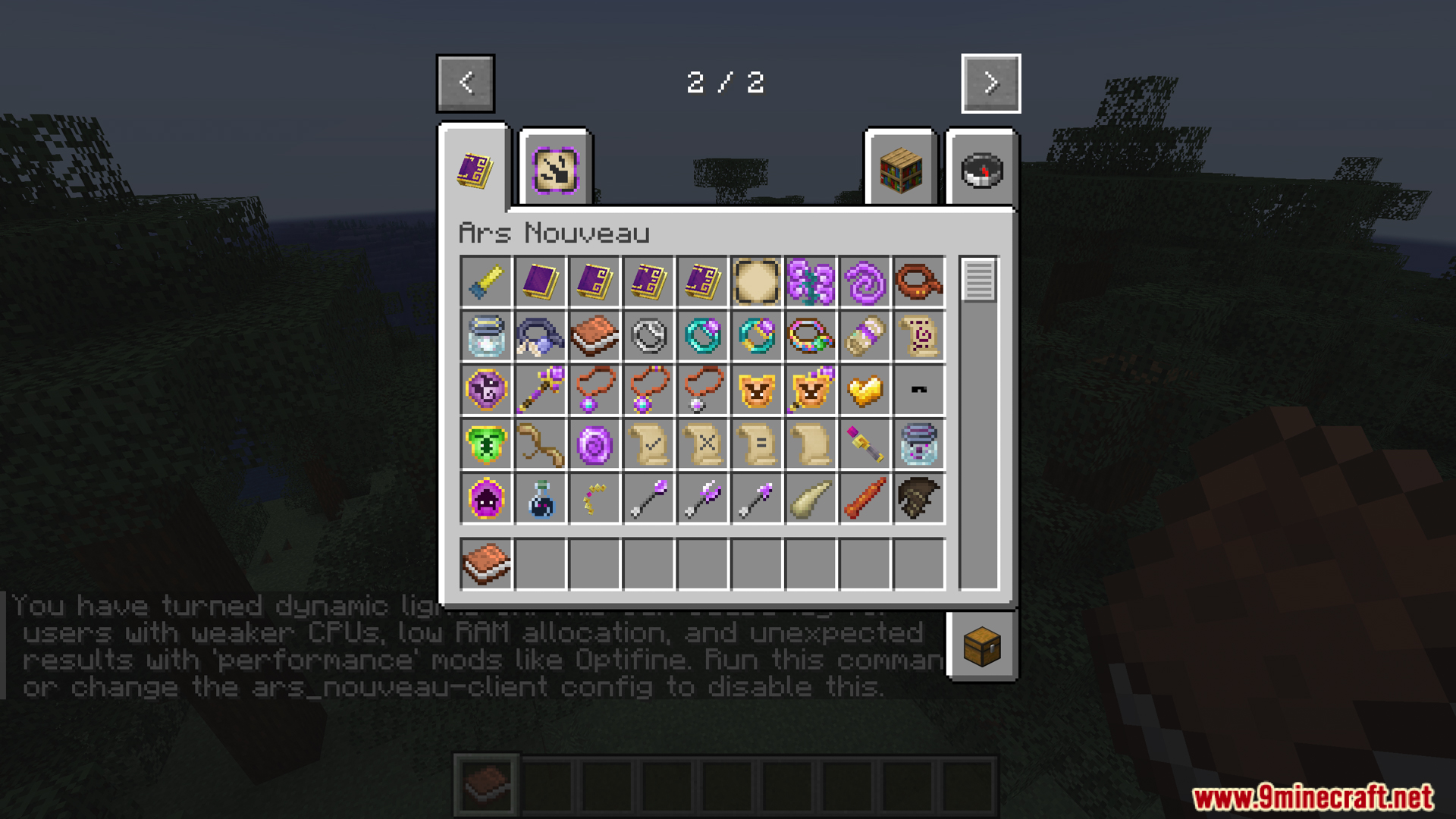Screen dimensions: 1456x819
Task: Grab the purple Magebloom flower
Action: [x=811, y=282]
